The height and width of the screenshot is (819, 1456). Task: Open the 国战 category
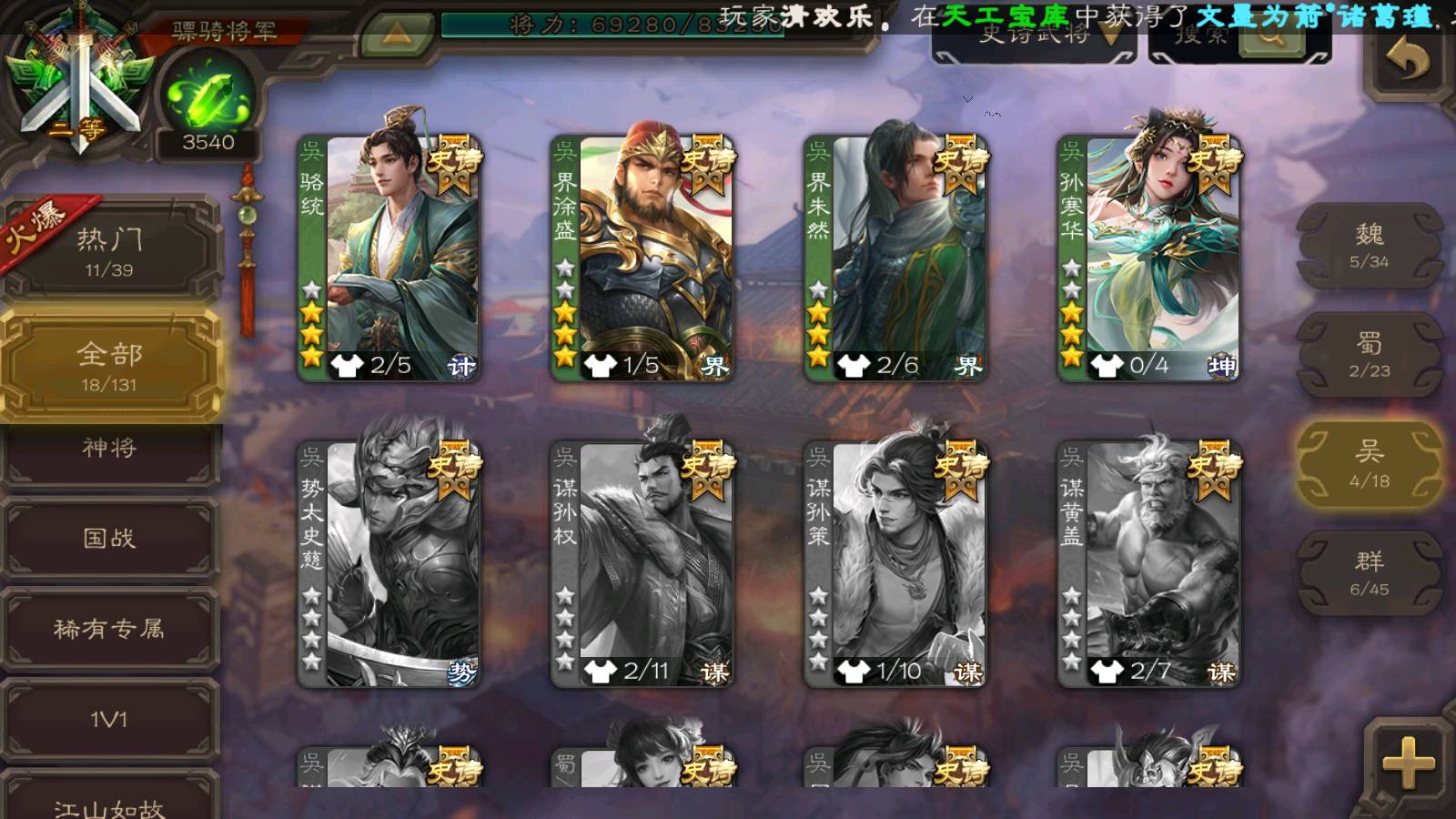pyautogui.click(x=109, y=538)
